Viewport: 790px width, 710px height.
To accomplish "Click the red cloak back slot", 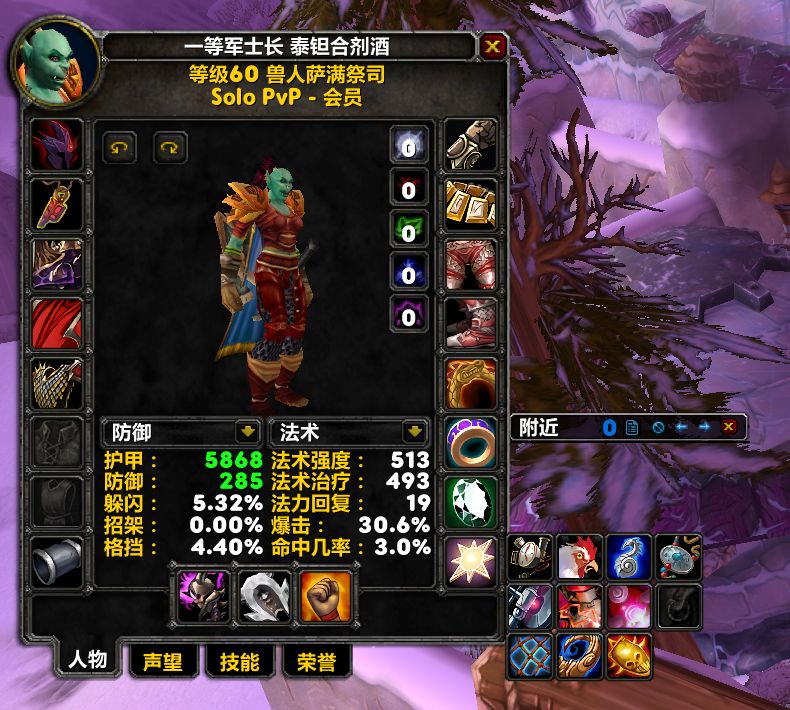I will [55, 323].
